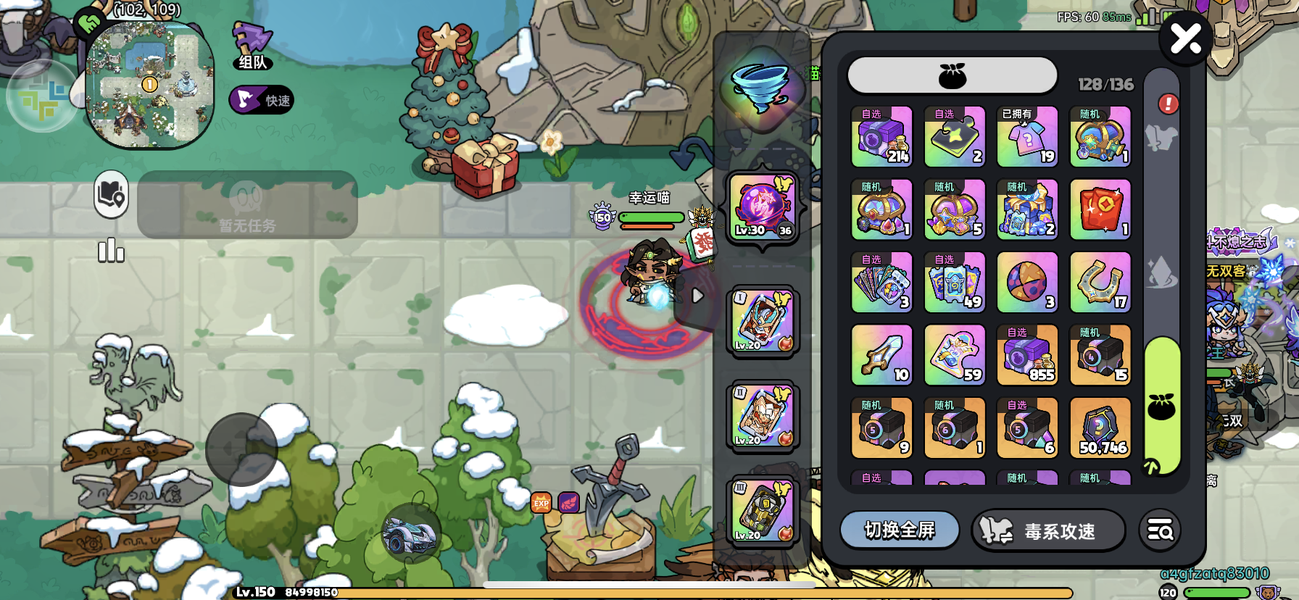Screen dimensions: 1299x600
Task: Select the T-shirt item marked 已拥有
Action: click(x=1027, y=137)
